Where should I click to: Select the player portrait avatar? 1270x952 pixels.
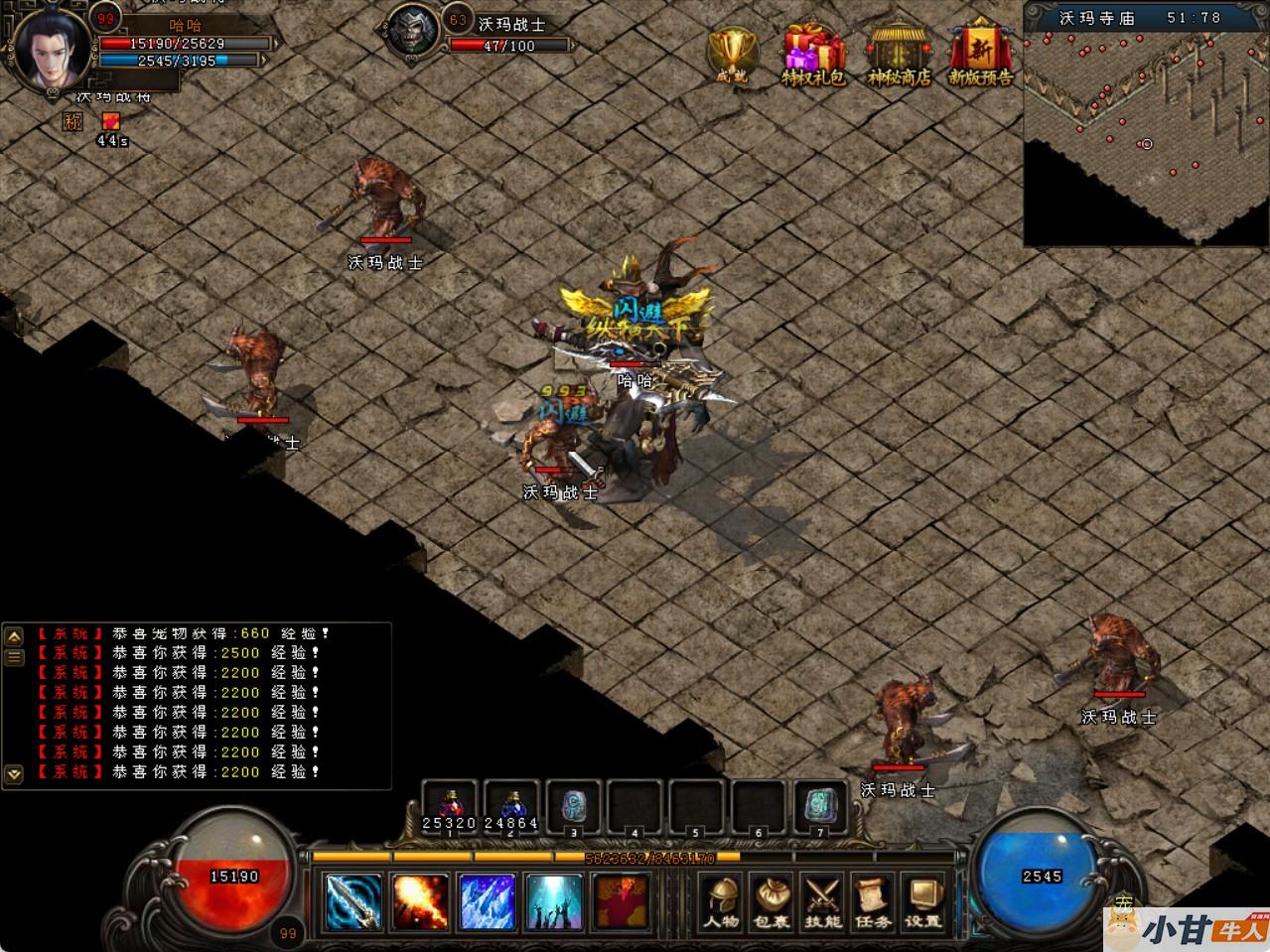pos(53,51)
